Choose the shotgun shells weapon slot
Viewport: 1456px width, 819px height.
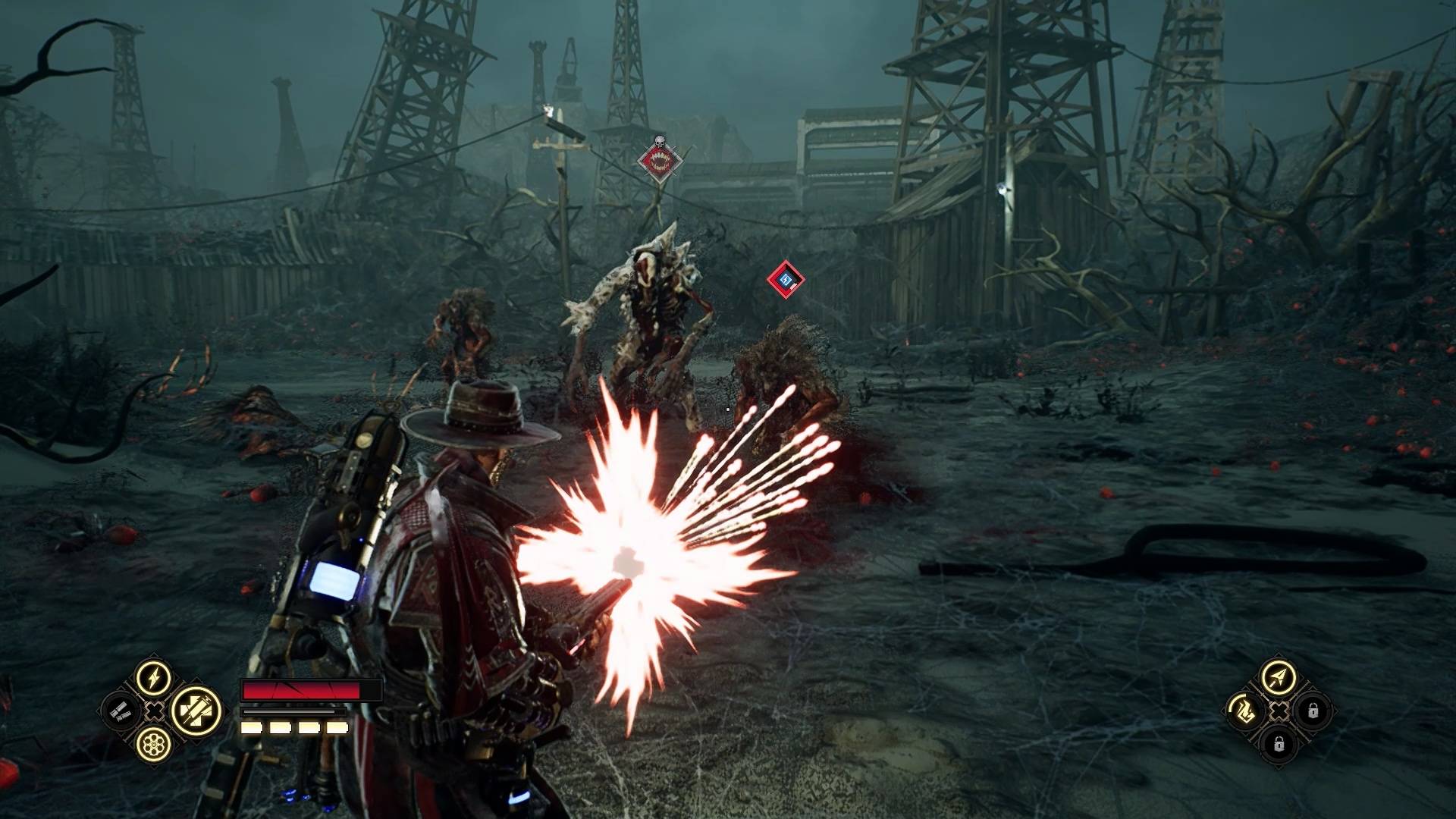point(120,711)
